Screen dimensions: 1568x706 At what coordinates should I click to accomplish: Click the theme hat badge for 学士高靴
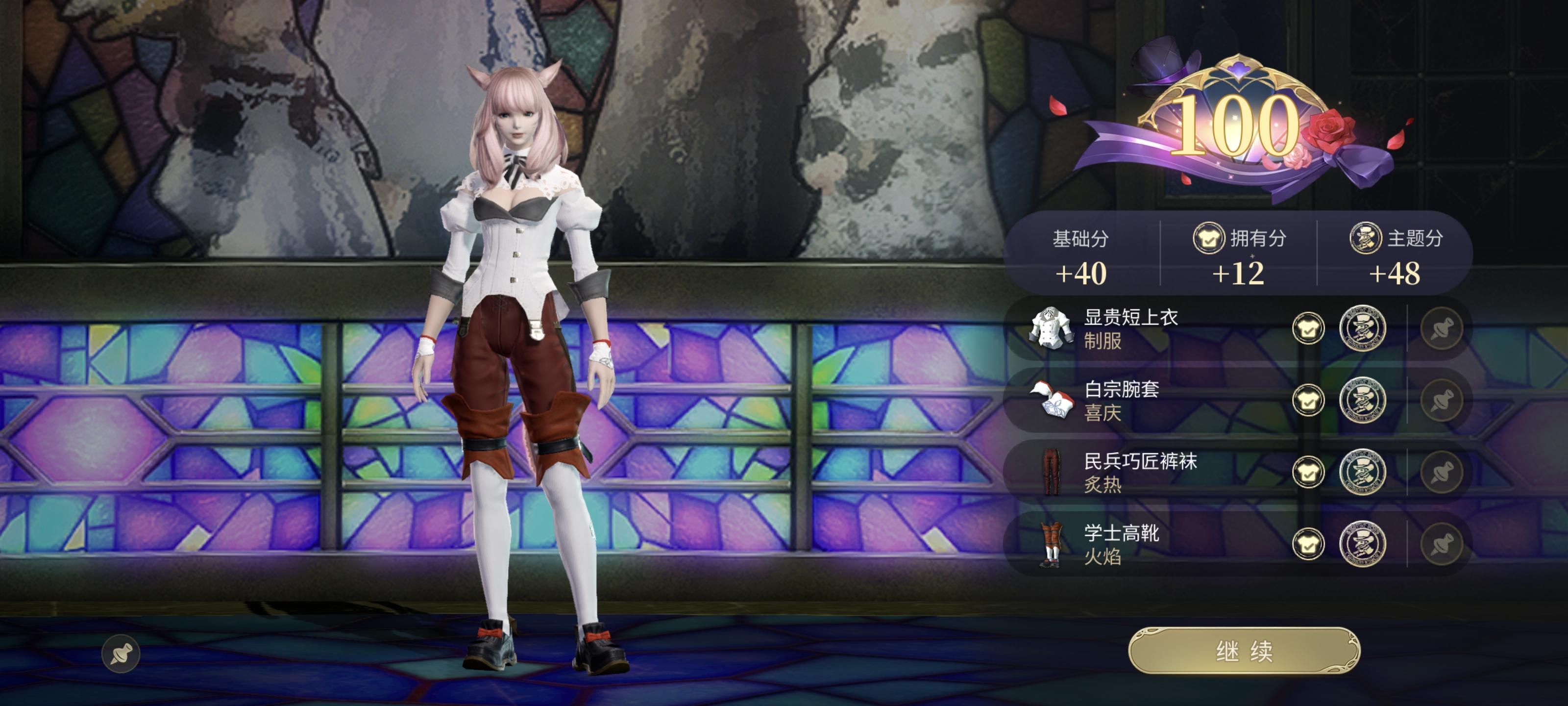coord(1362,545)
